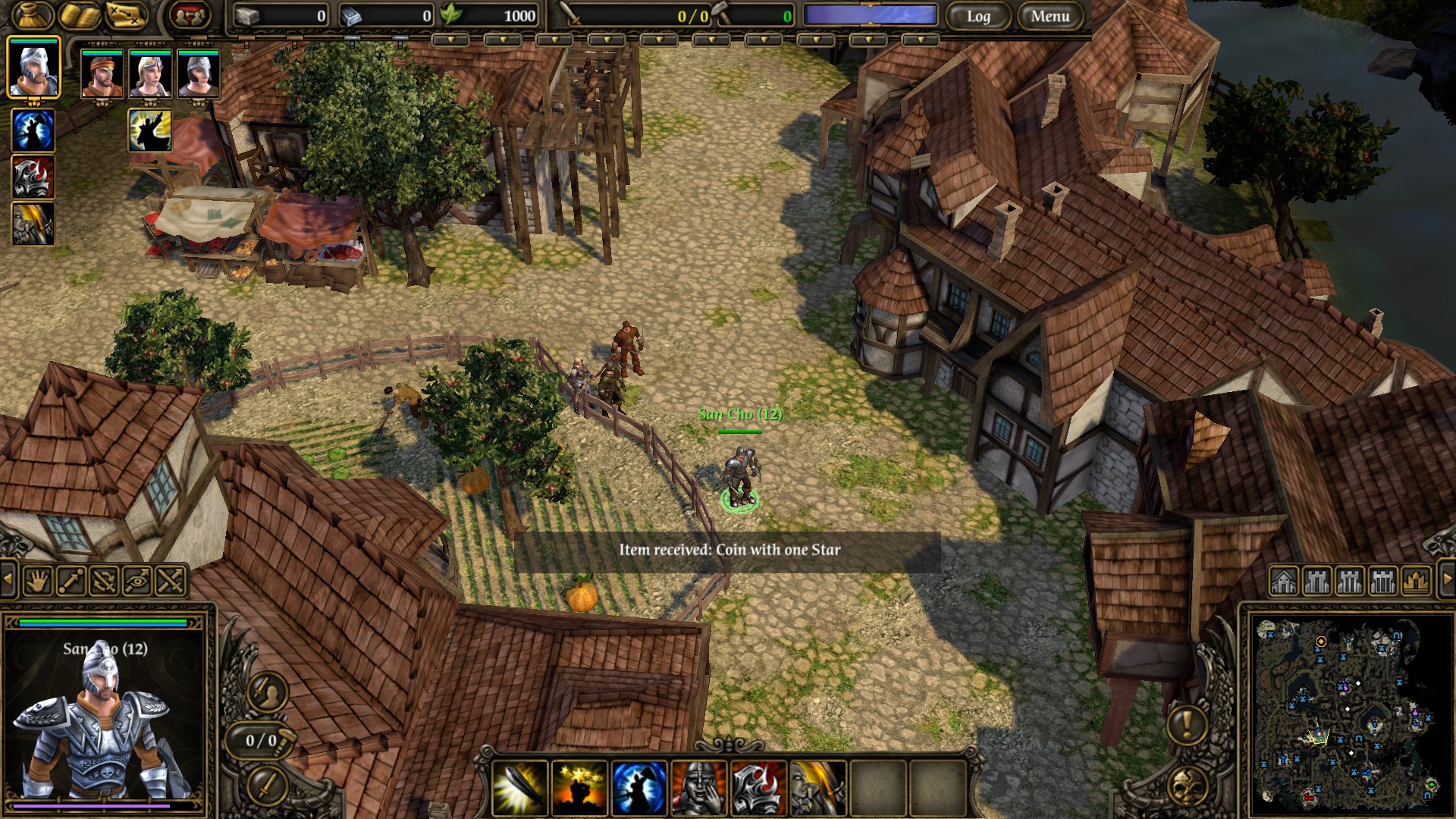Screen dimensions: 1456x819
Task: Click the sword-and-bust avatar button
Action: [x=266, y=691]
